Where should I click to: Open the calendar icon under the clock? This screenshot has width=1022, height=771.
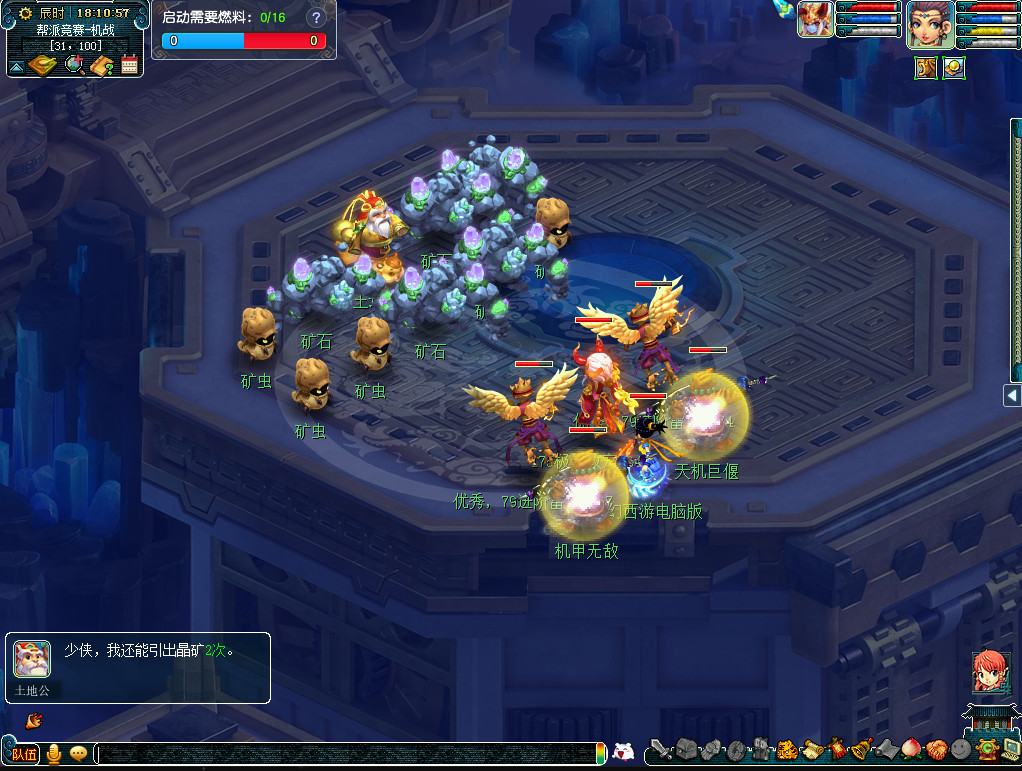coord(129,65)
